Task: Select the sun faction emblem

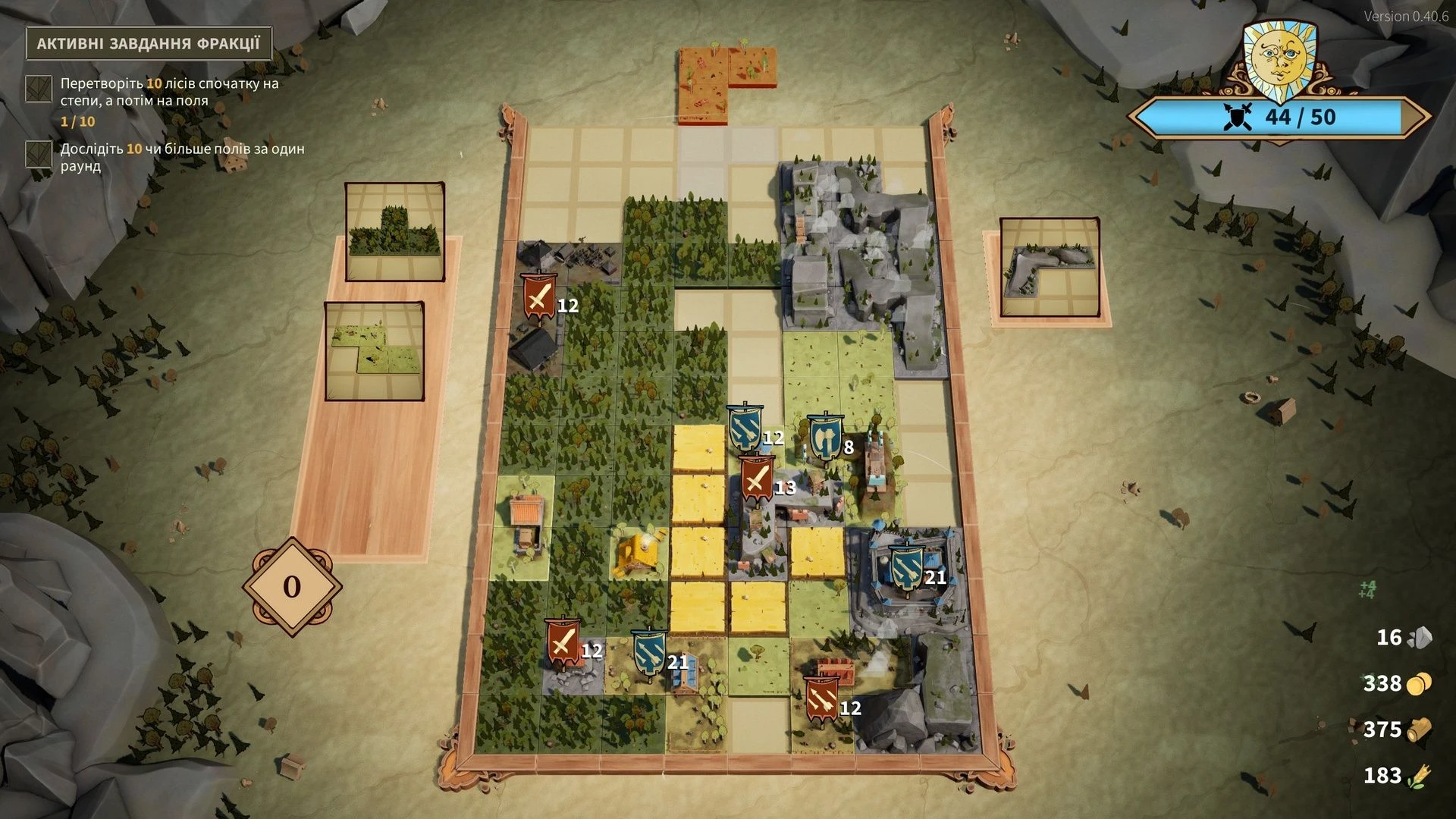Action: [1279, 59]
